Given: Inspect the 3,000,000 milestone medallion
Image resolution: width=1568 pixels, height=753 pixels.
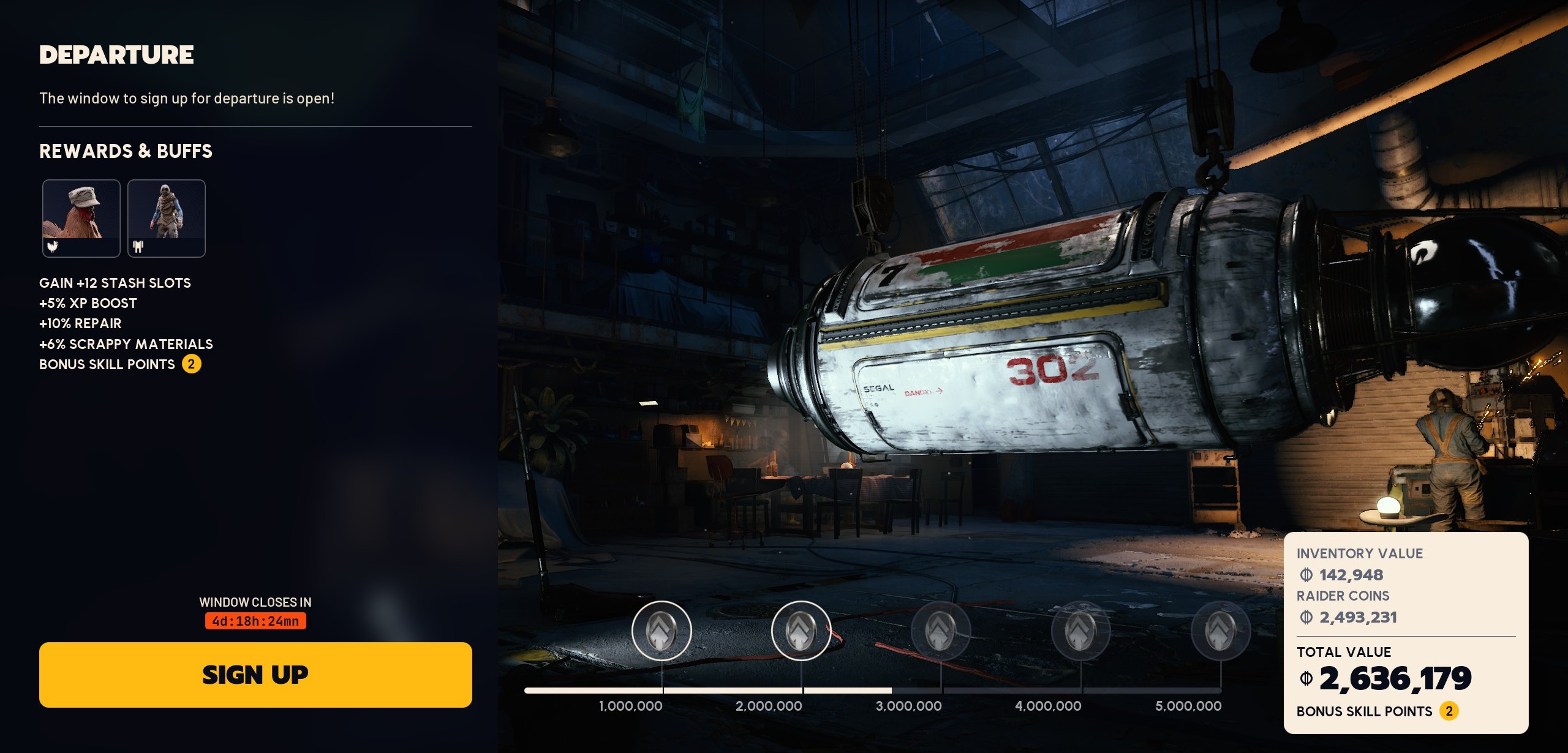Looking at the screenshot, I should click(x=941, y=631).
